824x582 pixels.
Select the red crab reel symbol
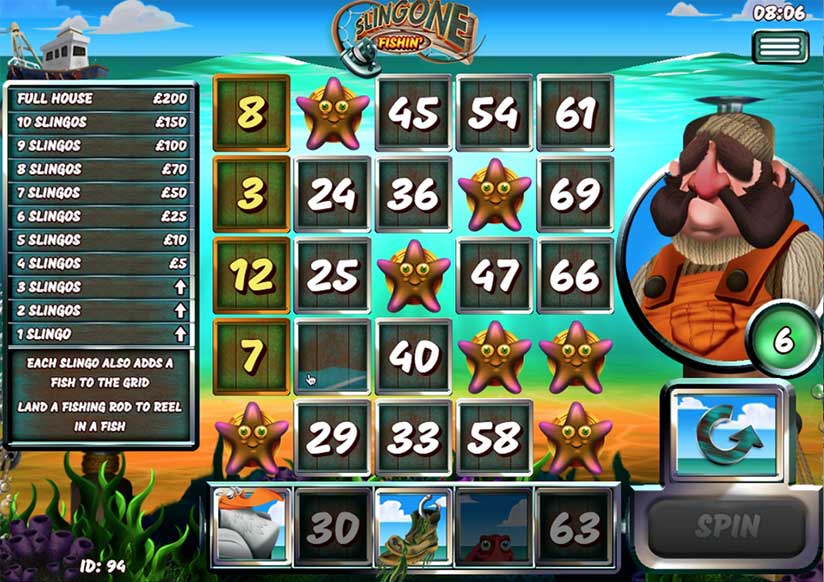tap(494, 527)
